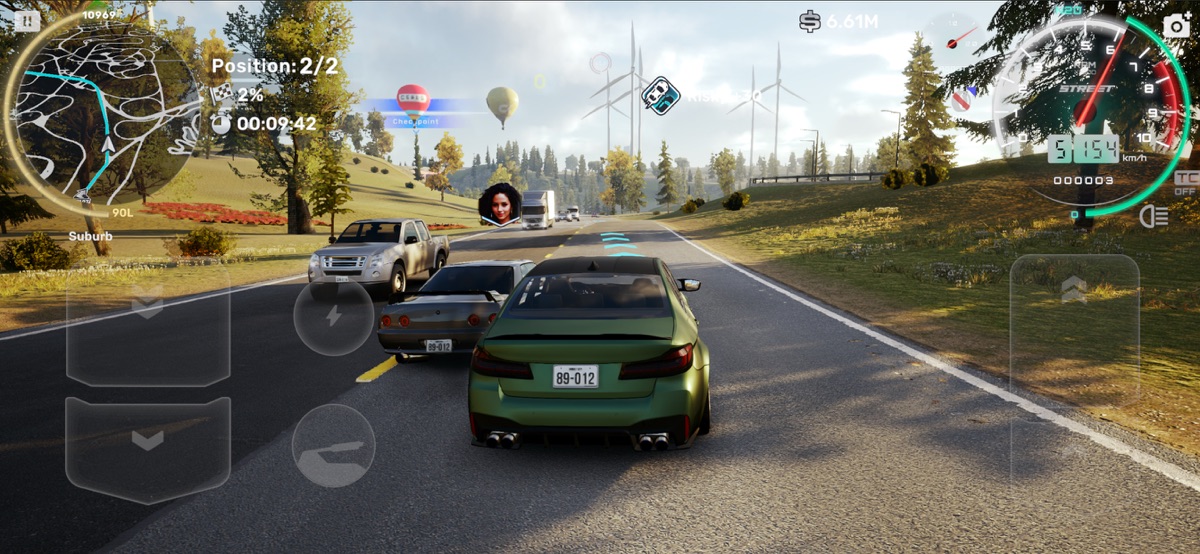Pause the race with the pause button
The width and height of the screenshot is (1200, 554).
pos(27,20)
